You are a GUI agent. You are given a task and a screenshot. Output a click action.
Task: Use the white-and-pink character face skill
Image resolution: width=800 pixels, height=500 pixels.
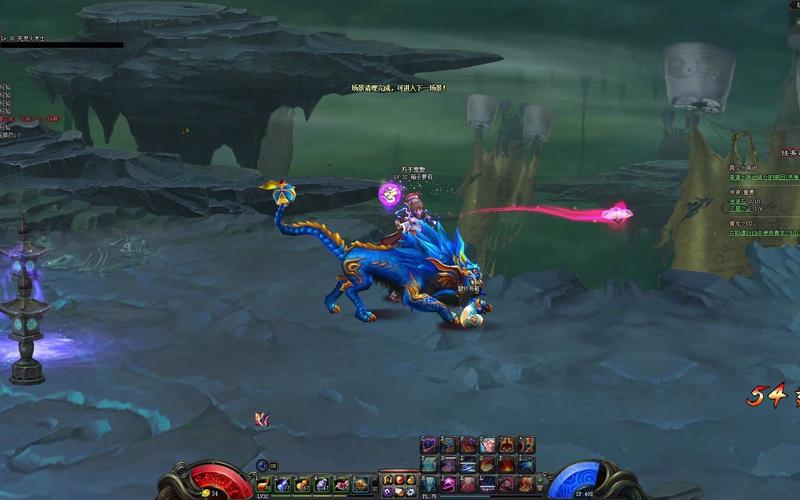tap(487, 445)
